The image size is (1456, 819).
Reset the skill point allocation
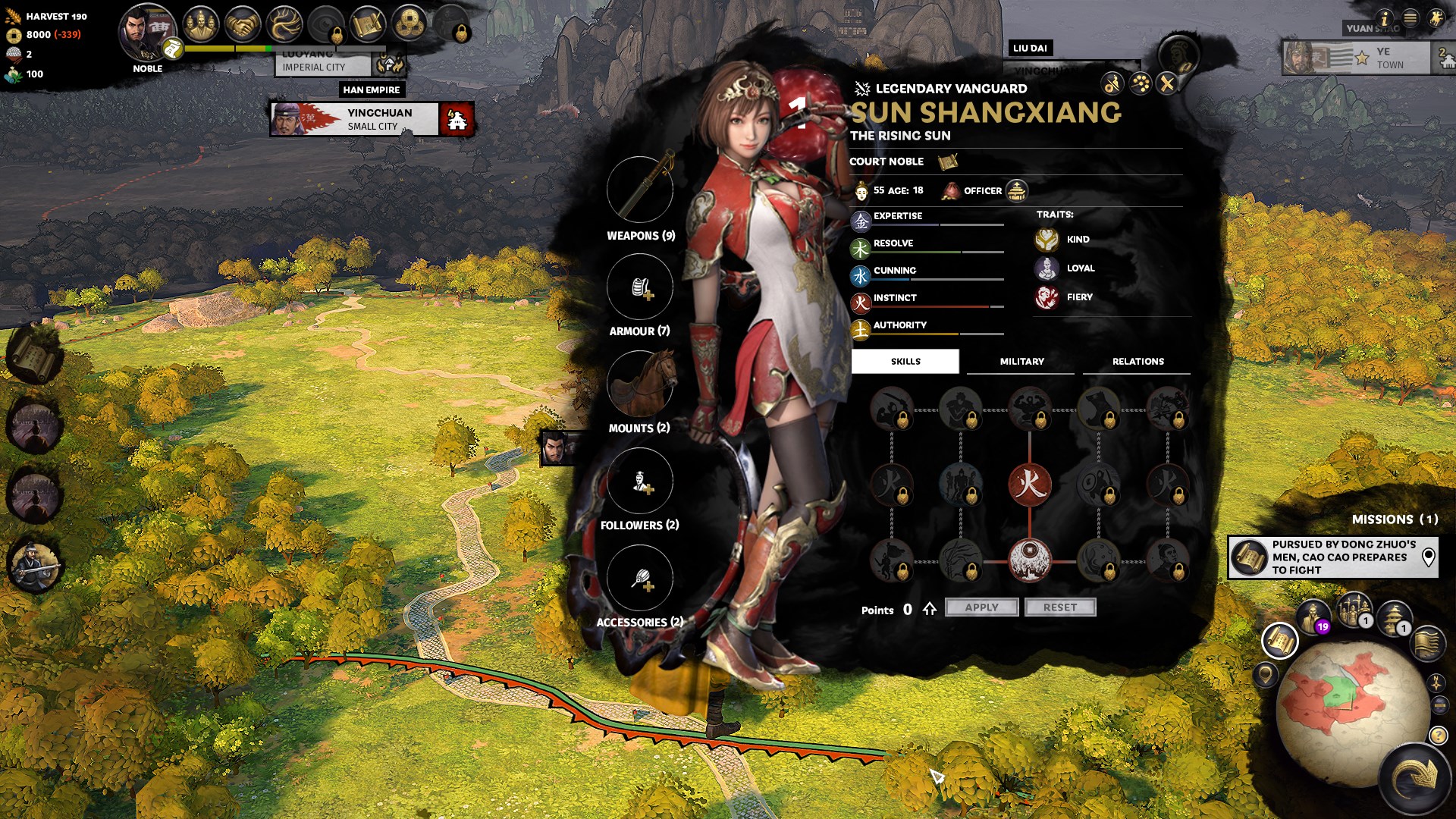click(x=1059, y=607)
